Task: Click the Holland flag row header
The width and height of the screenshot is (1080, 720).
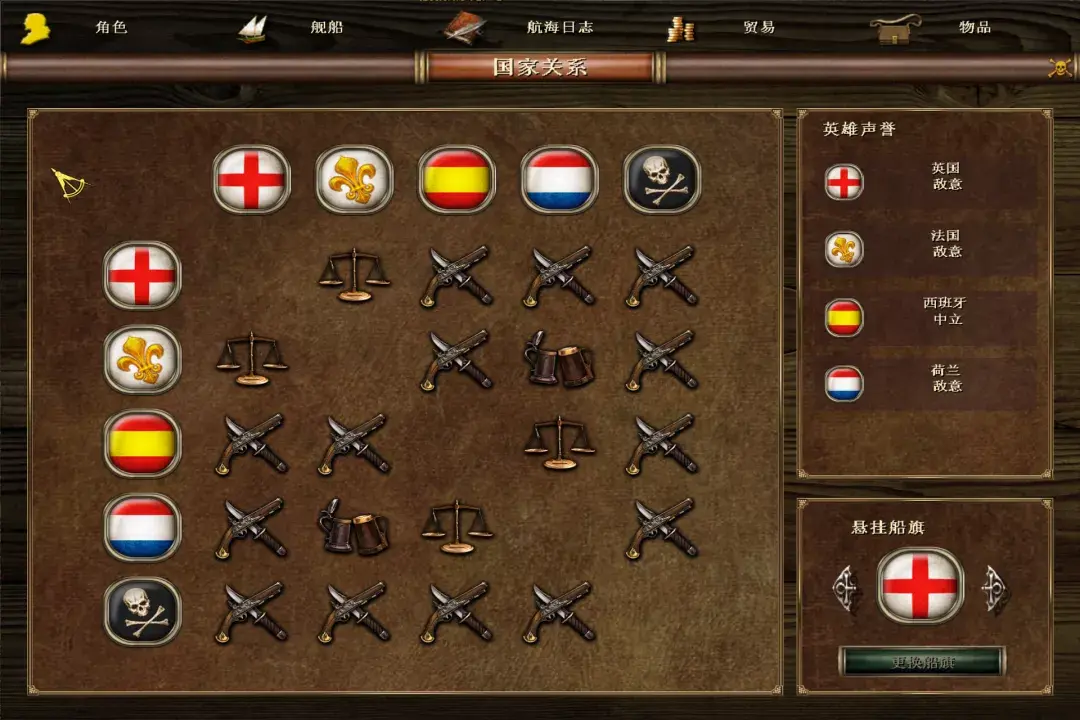Action: pyautogui.click(x=142, y=527)
